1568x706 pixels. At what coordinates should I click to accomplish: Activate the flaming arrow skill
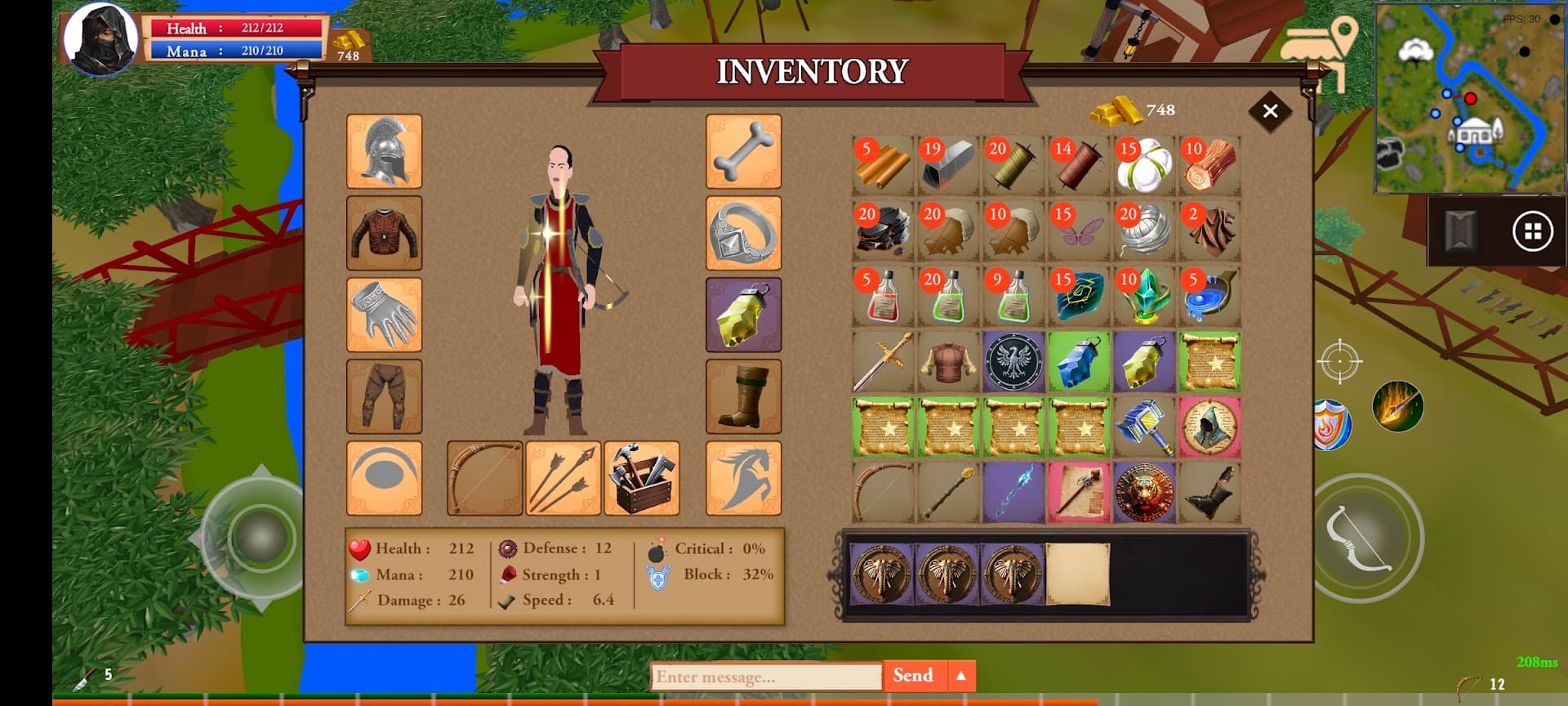click(1397, 406)
